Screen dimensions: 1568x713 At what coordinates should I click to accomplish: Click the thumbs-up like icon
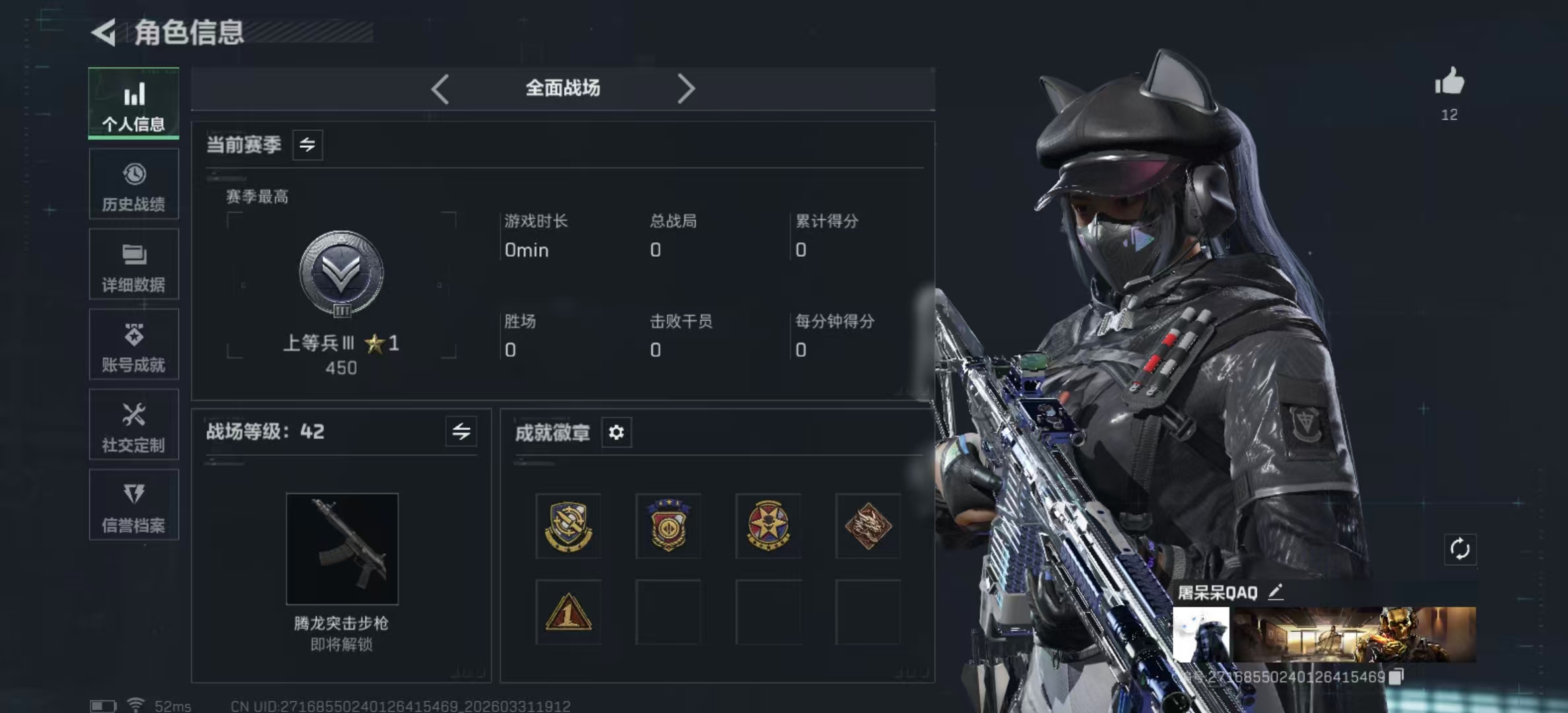pos(1449,83)
